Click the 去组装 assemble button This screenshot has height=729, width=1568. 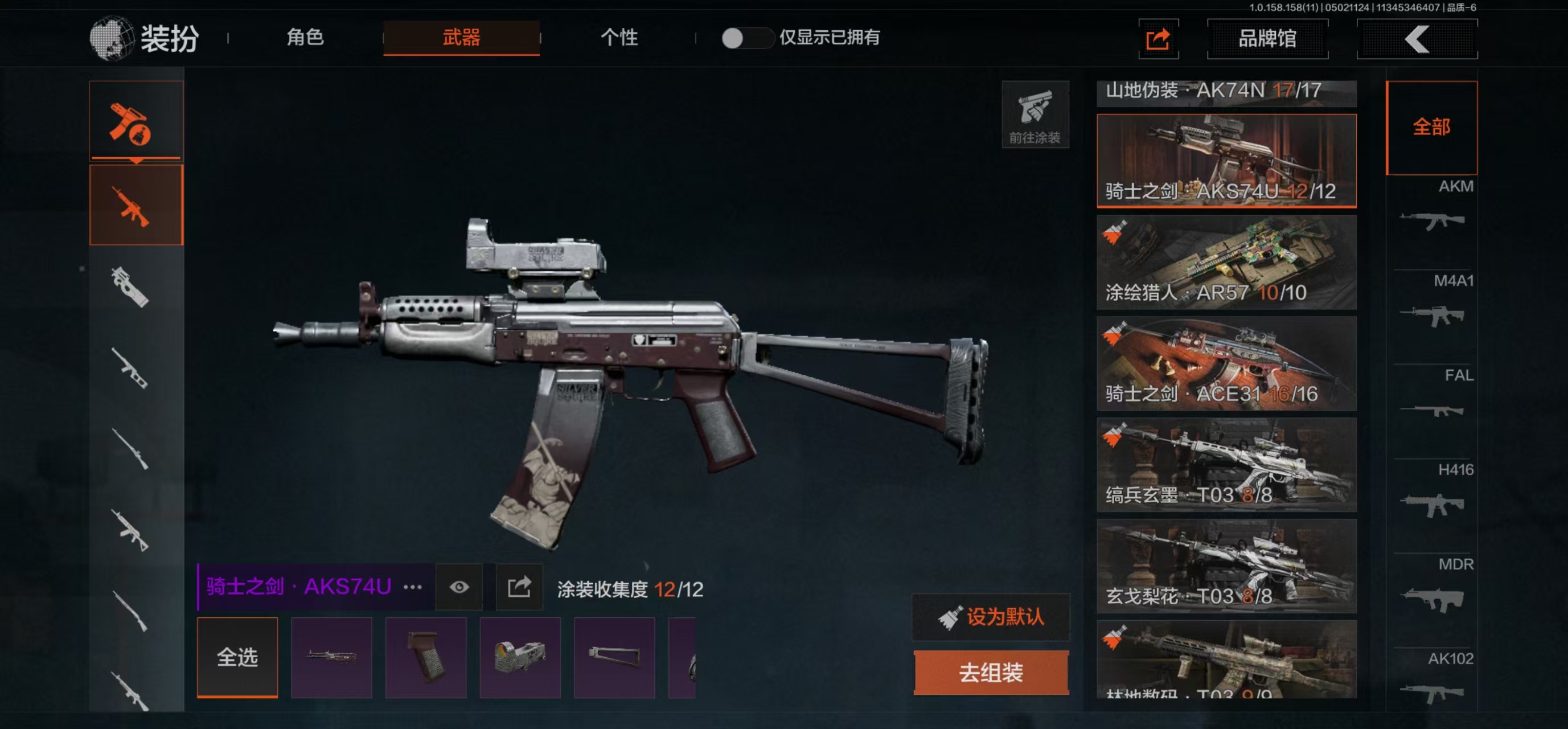[990, 673]
